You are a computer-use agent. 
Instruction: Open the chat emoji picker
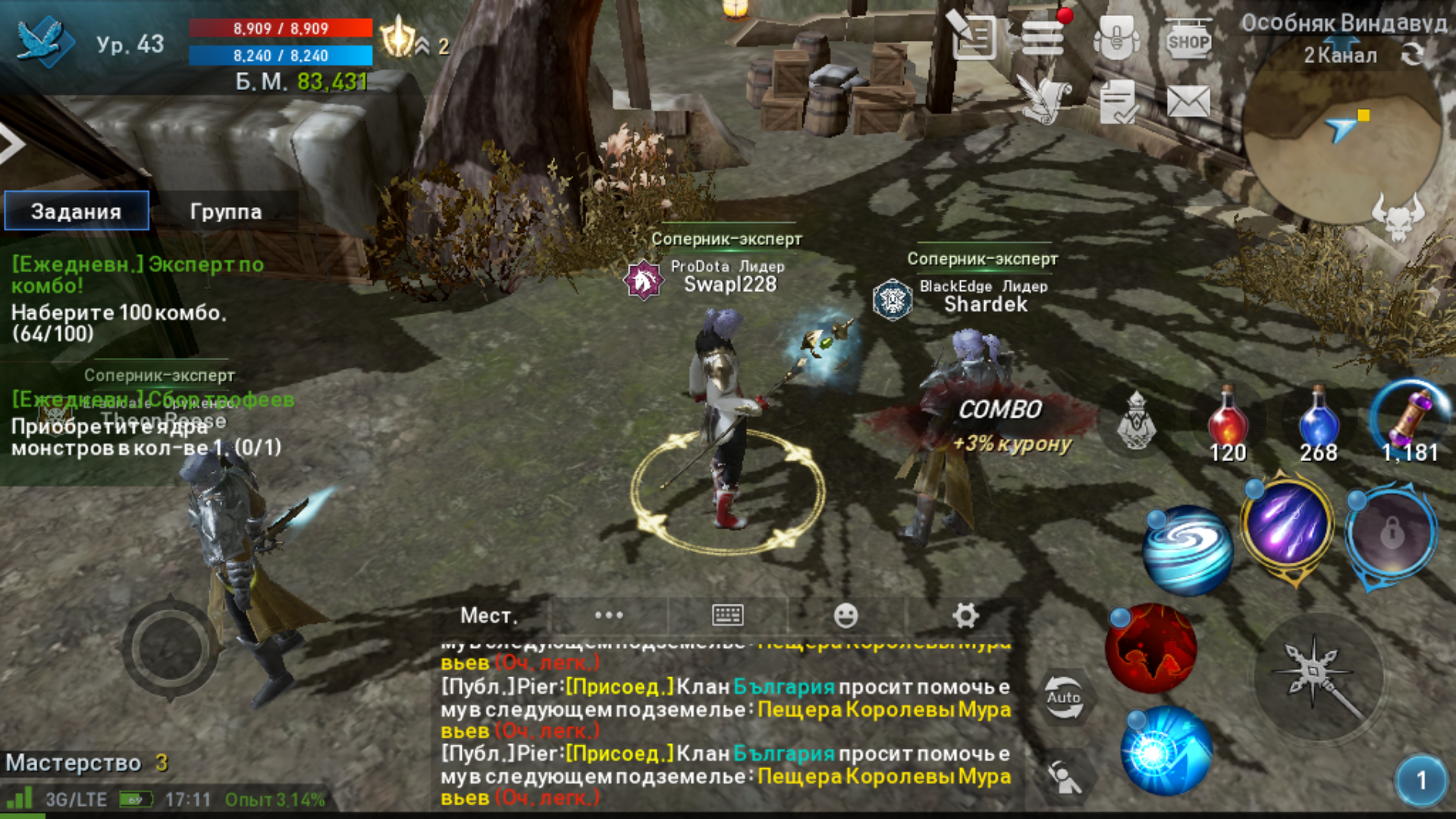(x=846, y=616)
